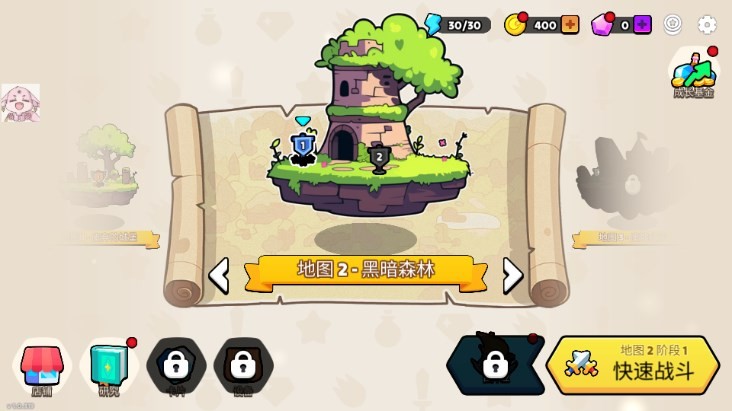Add gold coins with the orange plus
Viewport: 732px width, 411px height.
570,25
